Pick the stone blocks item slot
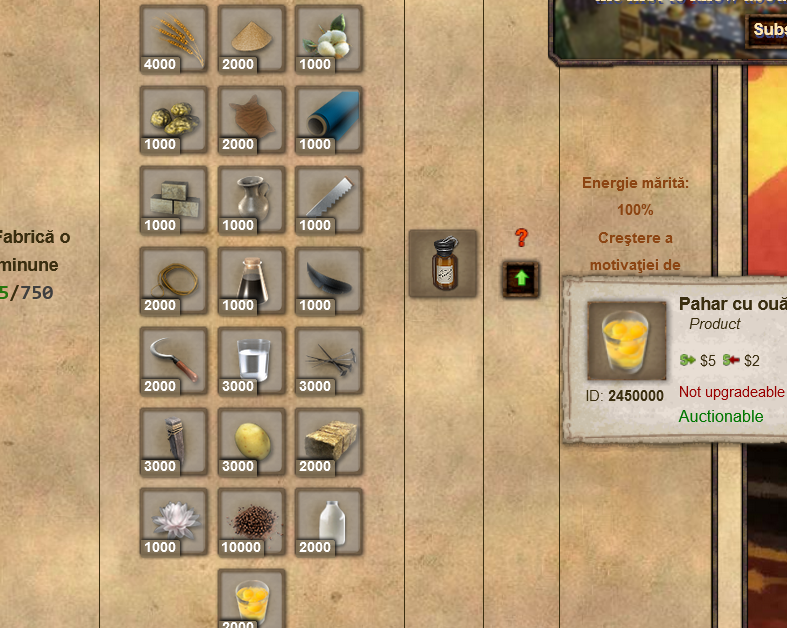 174,200
